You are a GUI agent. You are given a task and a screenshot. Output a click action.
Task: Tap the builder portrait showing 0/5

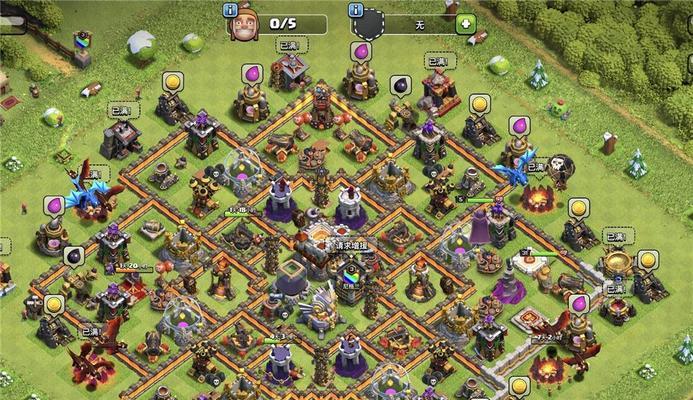pyautogui.click(x=244, y=24)
